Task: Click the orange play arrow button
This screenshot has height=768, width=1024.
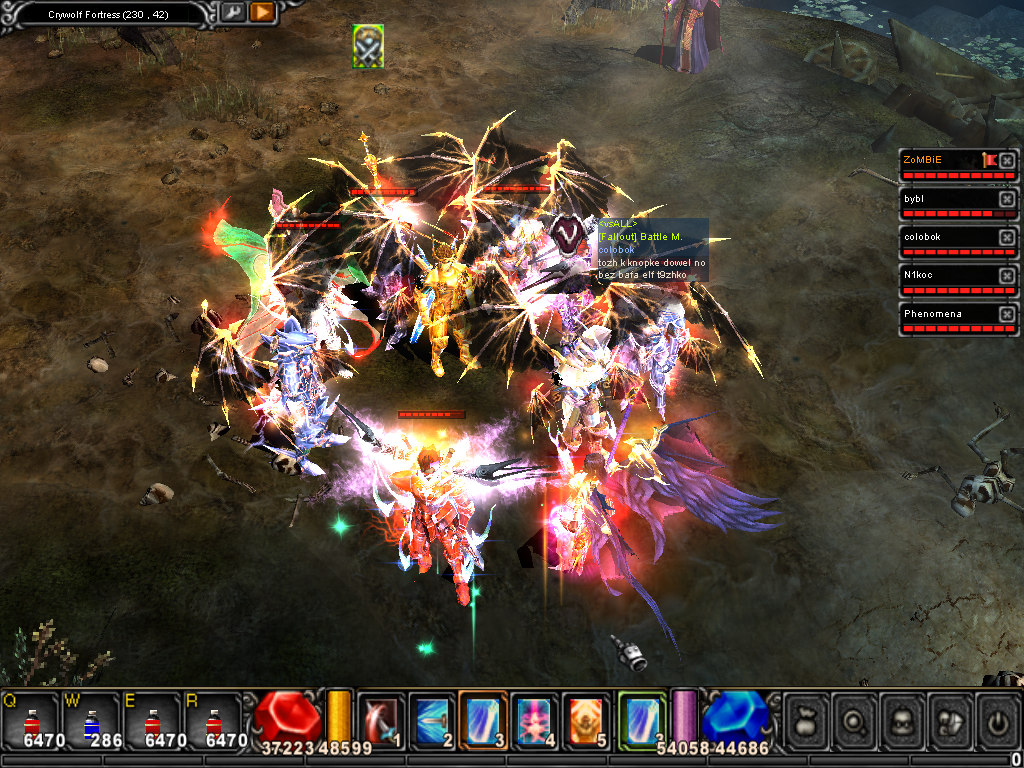Action: click(262, 13)
